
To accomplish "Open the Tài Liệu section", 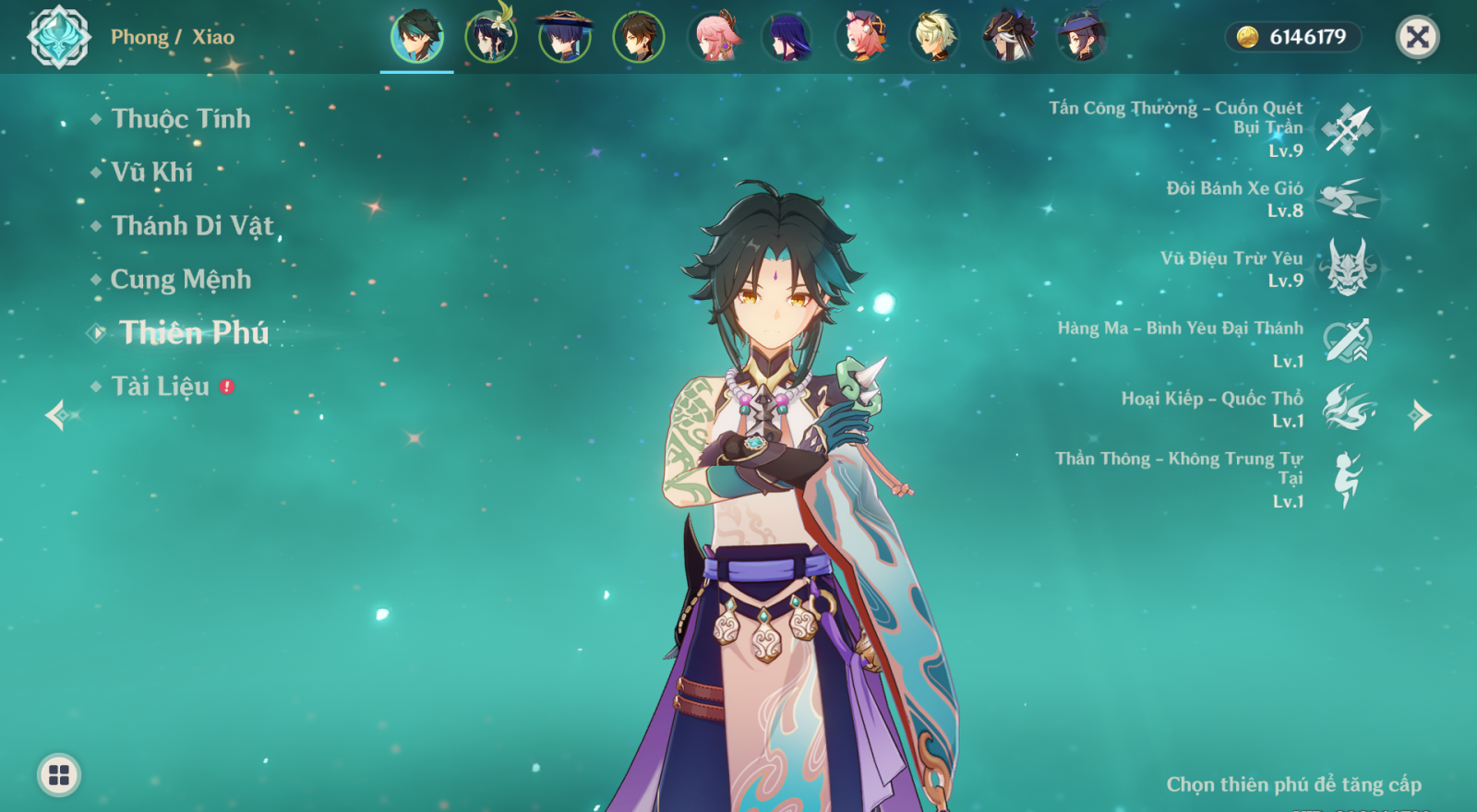I will [x=161, y=387].
